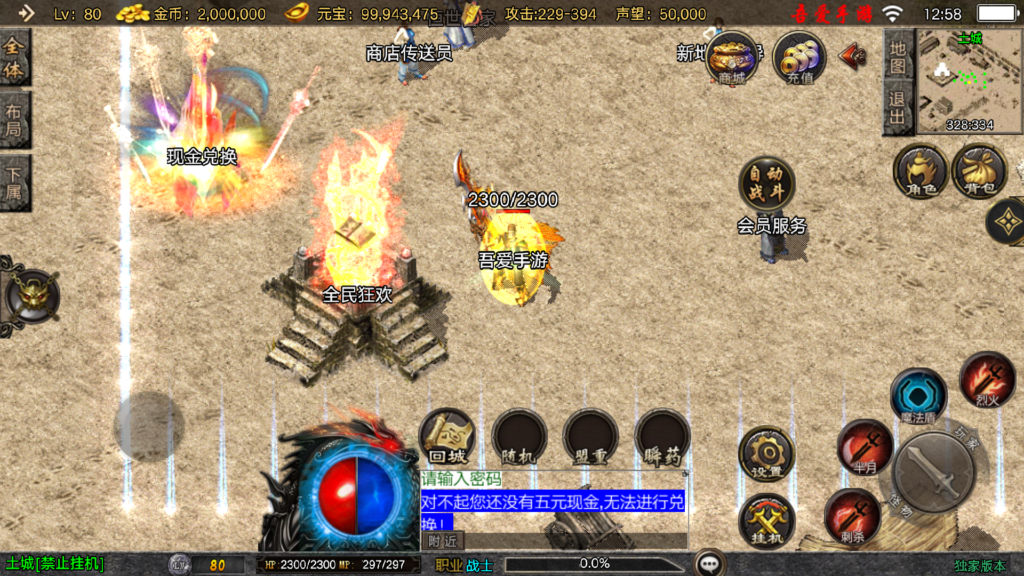This screenshot has width=1024, height=576.
Task: Collapse the top icons with red arrow
Action: click(x=852, y=55)
